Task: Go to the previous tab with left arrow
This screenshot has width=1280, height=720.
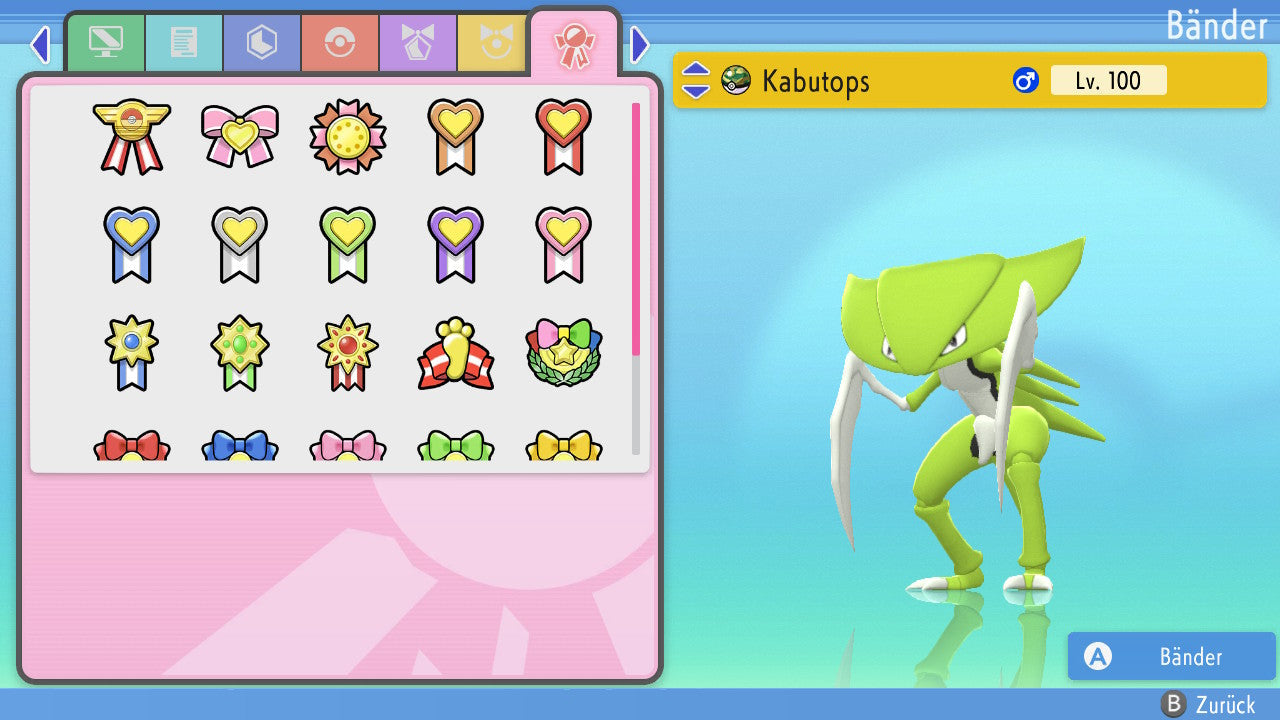Action: point(40,44)
